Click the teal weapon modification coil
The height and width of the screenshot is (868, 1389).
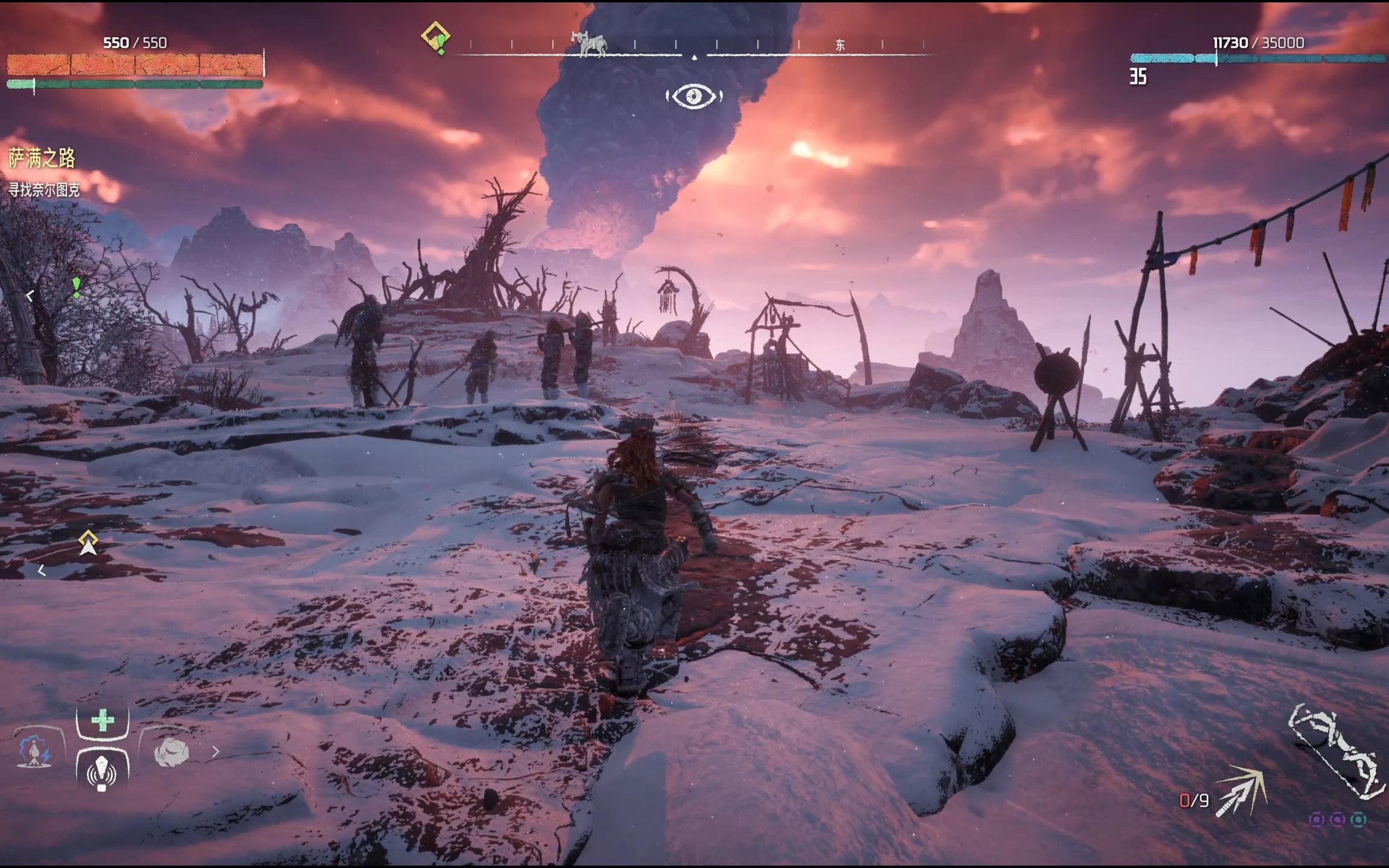tap(1358, 820)
